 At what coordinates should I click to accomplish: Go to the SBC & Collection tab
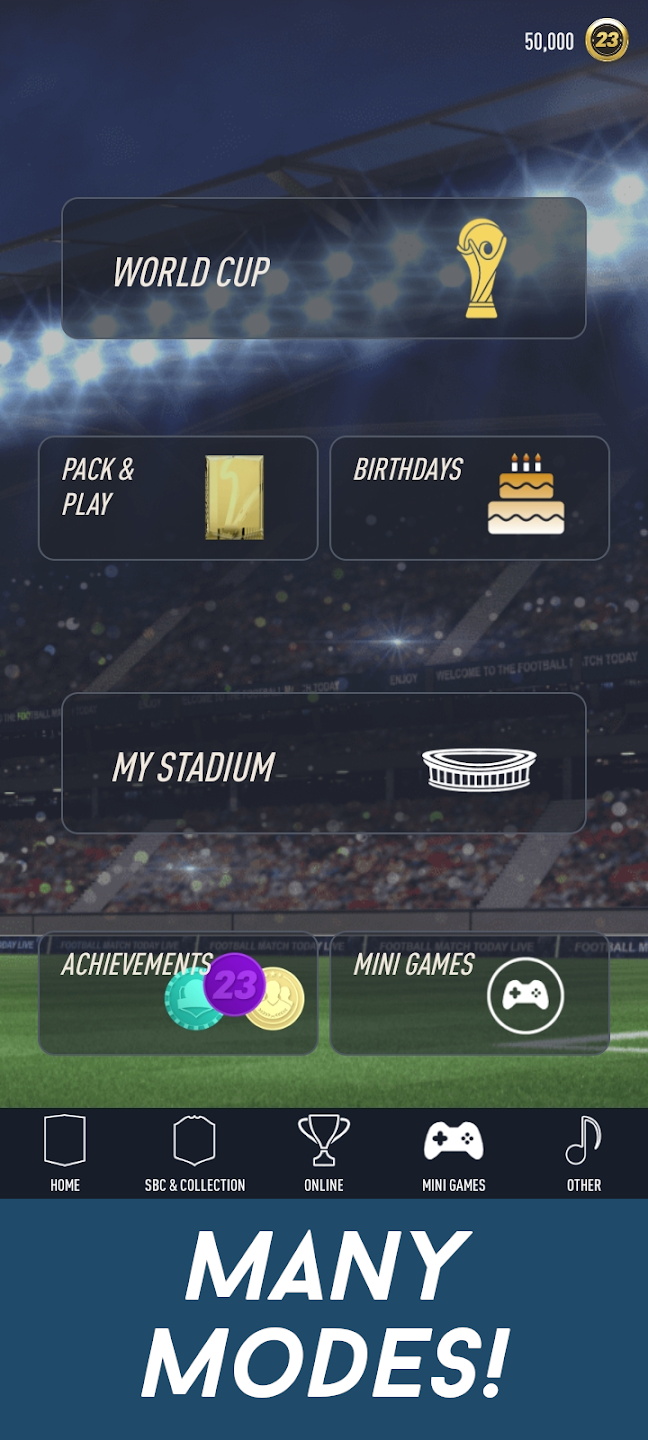(195, 1154)
